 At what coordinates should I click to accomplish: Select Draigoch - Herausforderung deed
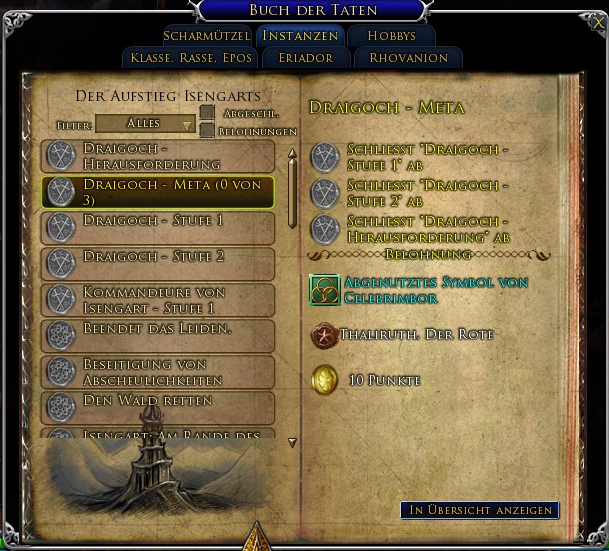tap(158, 156)
